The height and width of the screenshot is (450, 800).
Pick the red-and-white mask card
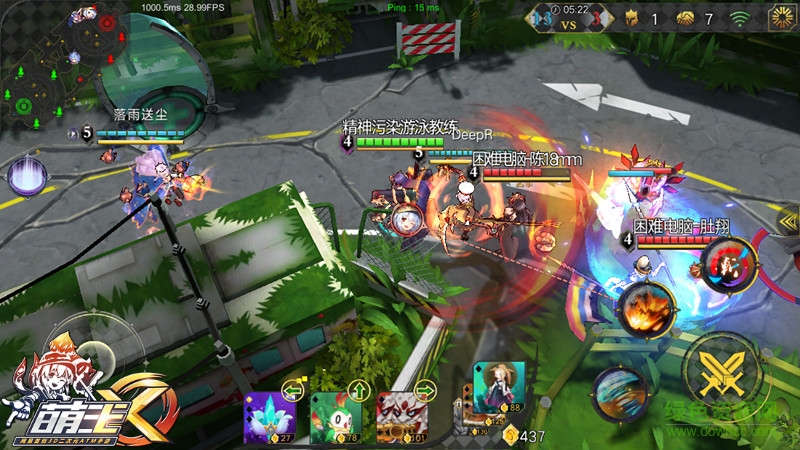[x=400, y=416]
